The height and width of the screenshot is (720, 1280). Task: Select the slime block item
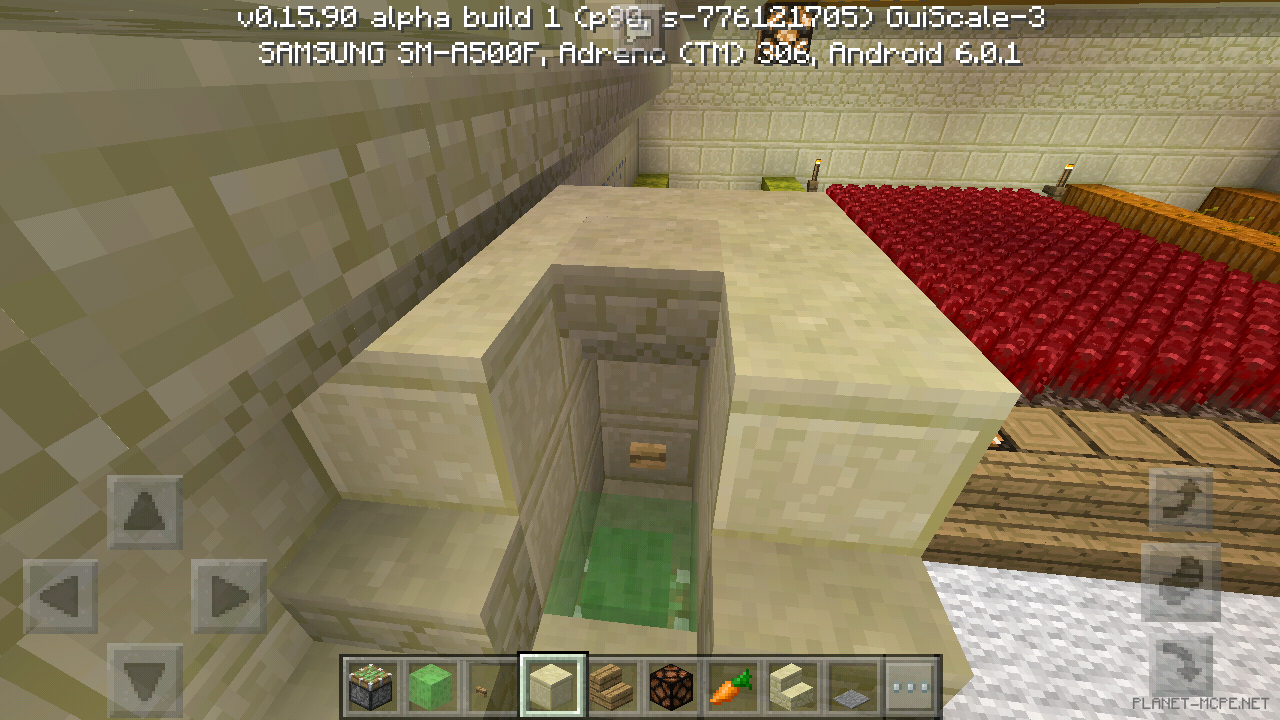tap(431, 684)
